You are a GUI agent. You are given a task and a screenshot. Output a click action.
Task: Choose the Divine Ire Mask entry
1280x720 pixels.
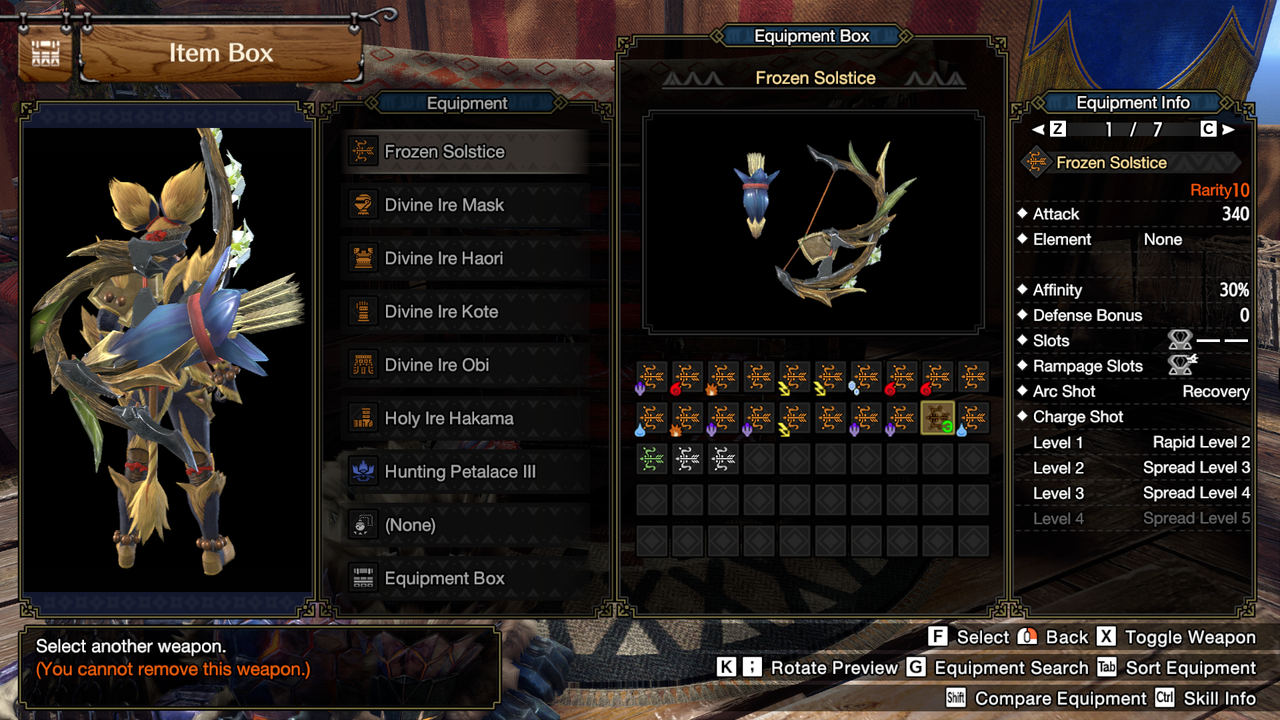(445, 205)
